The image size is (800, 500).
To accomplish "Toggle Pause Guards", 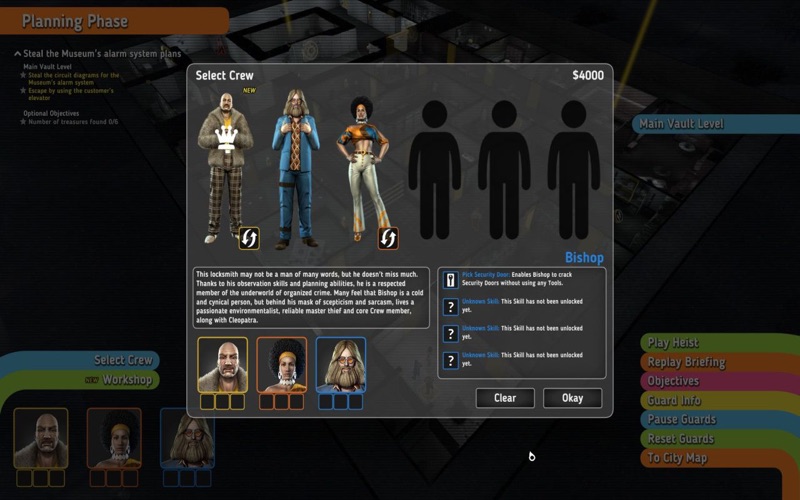I will (680, 419).
